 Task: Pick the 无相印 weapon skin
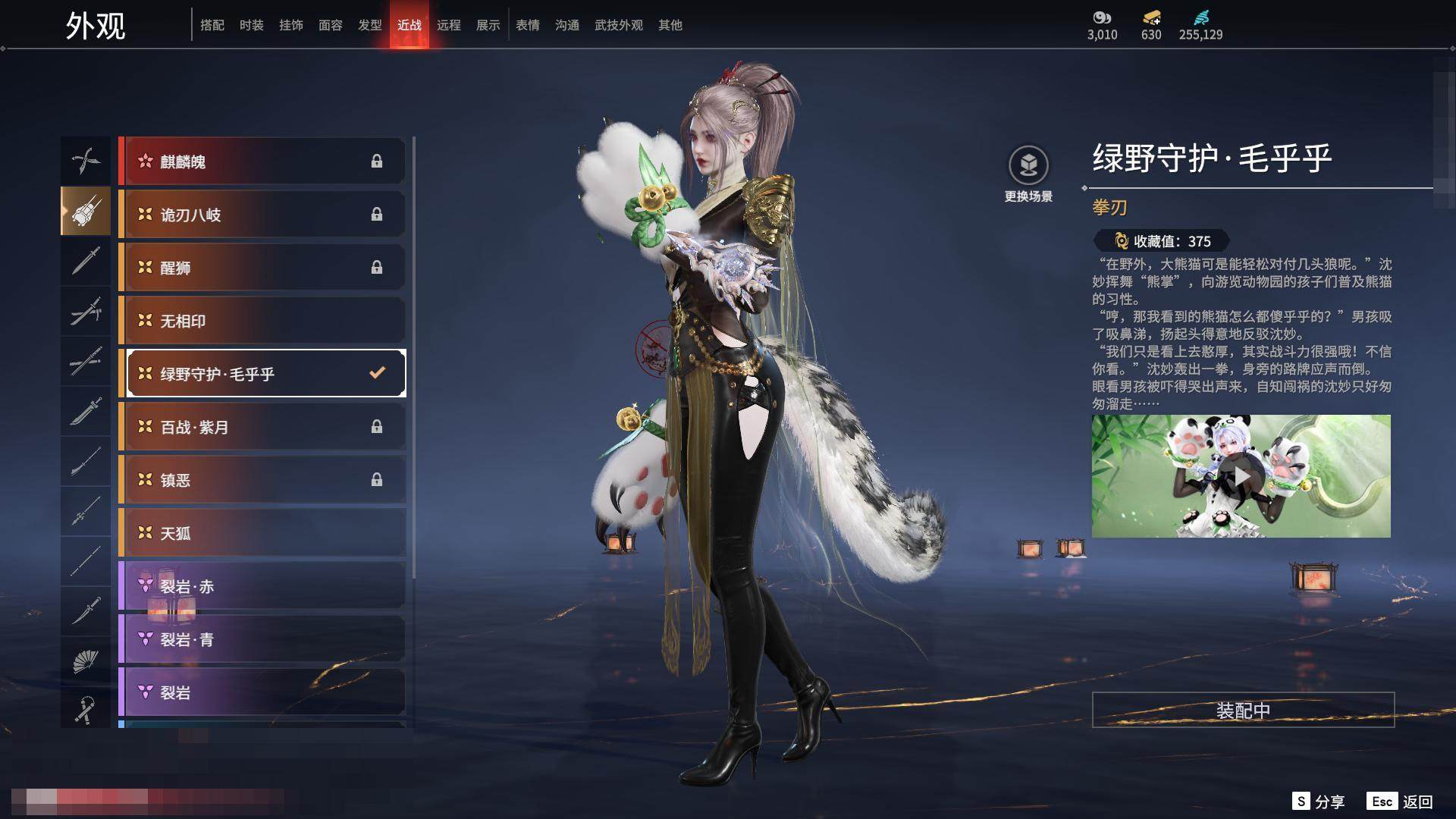pyautogui.click(x=262, y=321)
